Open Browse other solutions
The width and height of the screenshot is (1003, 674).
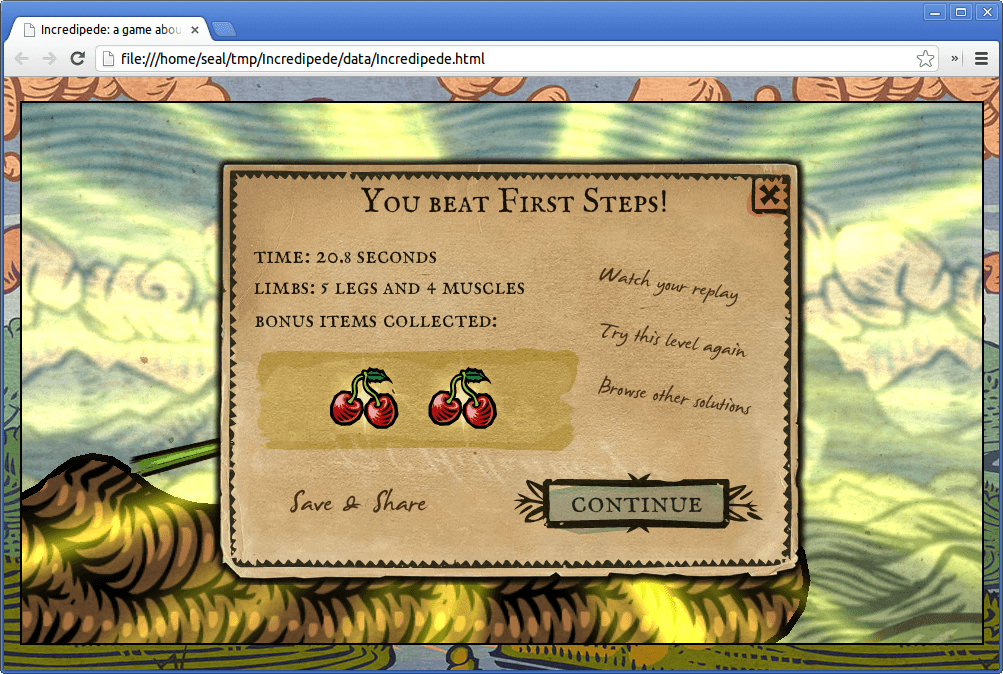tap(674, 394)
